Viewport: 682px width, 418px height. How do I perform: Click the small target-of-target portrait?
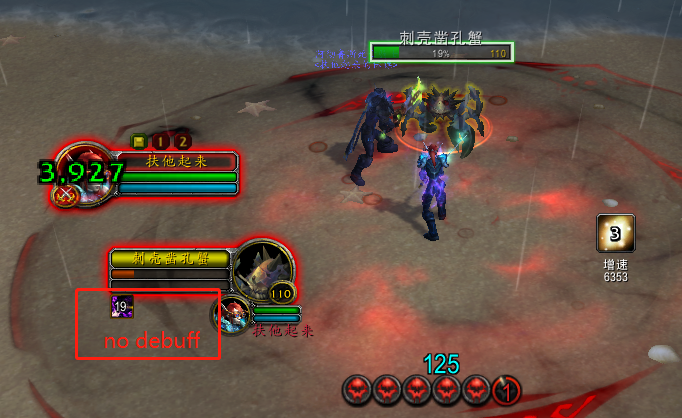tap(236, 313)
